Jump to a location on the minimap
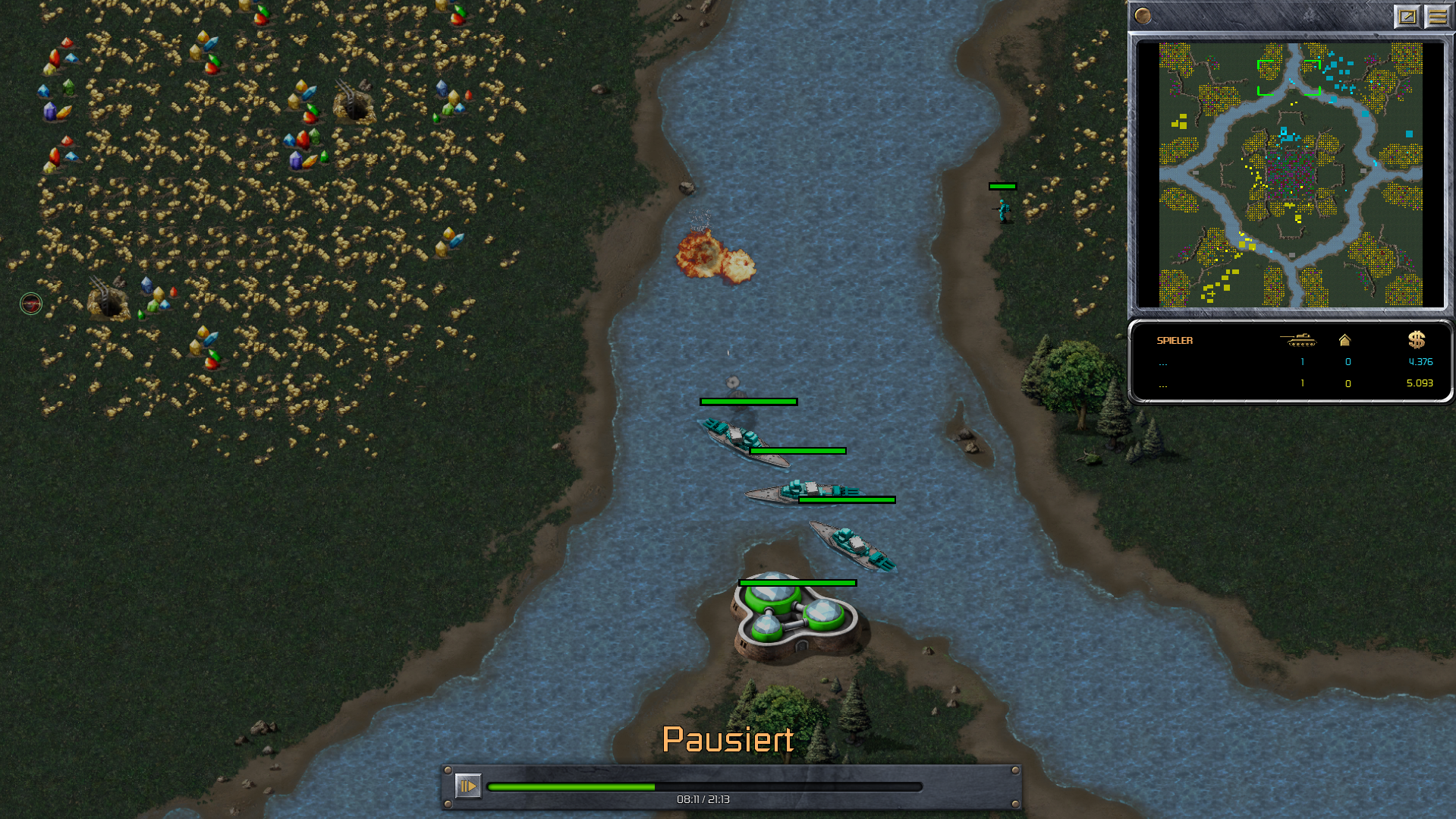The height and width of the screenshot is (819, 1456). [1290, 175]
